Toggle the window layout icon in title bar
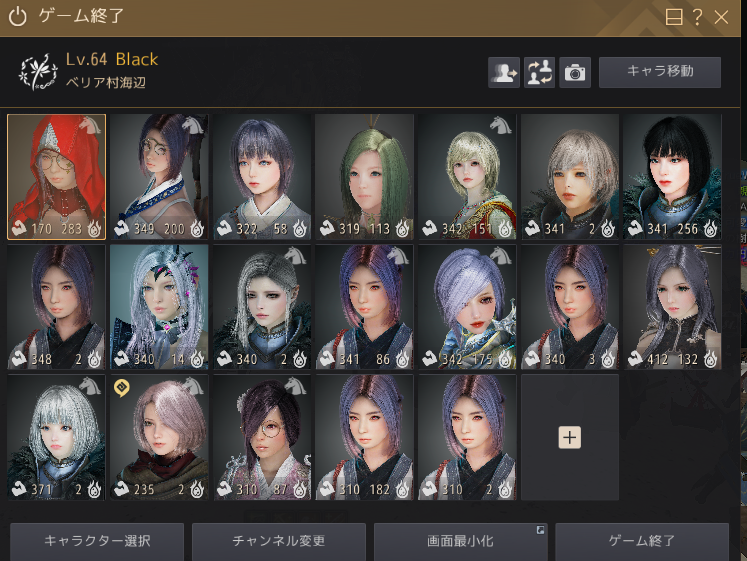This screenshot has height=561, width=747. point(674,17)
